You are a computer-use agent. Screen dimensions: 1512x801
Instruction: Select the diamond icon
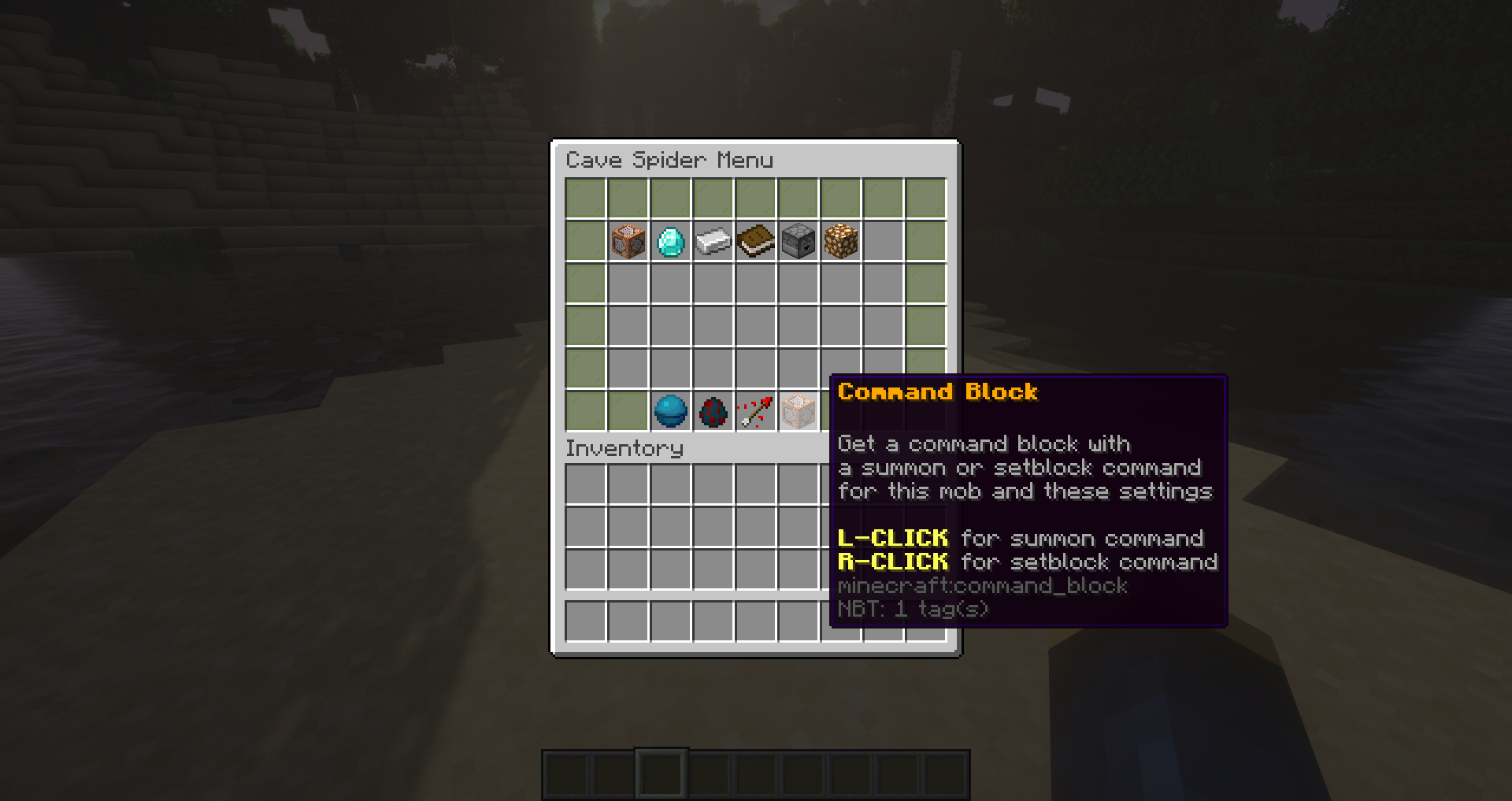point(670,242)
